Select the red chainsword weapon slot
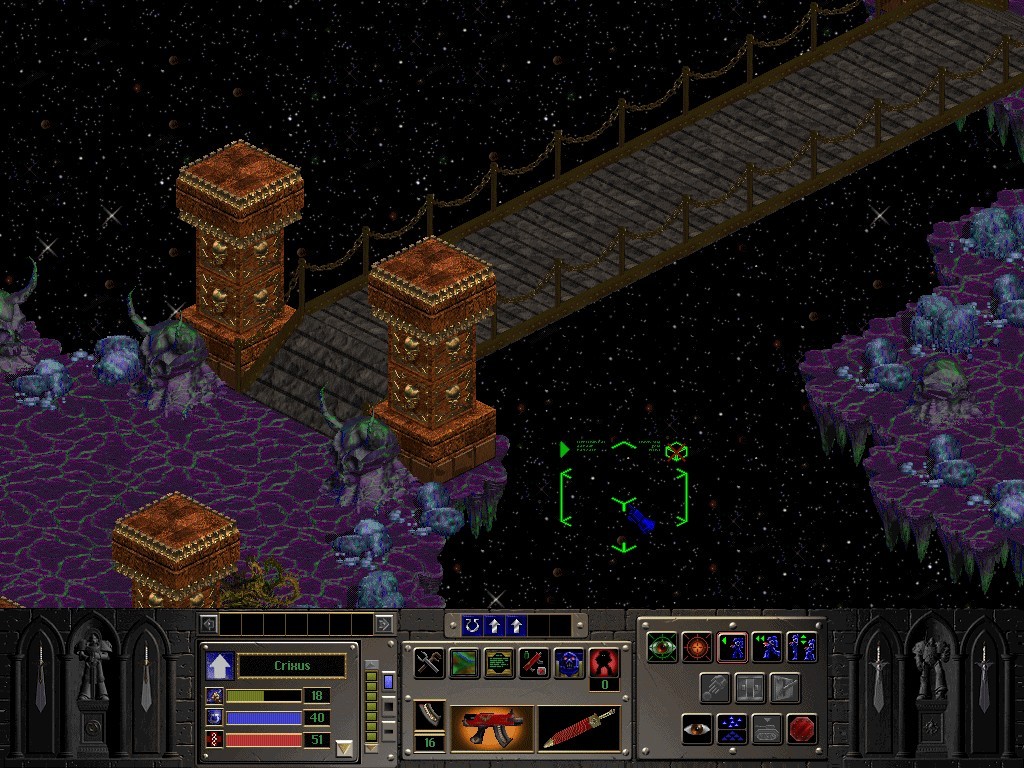Screen dimensions: 1024x768 (578, 728)
